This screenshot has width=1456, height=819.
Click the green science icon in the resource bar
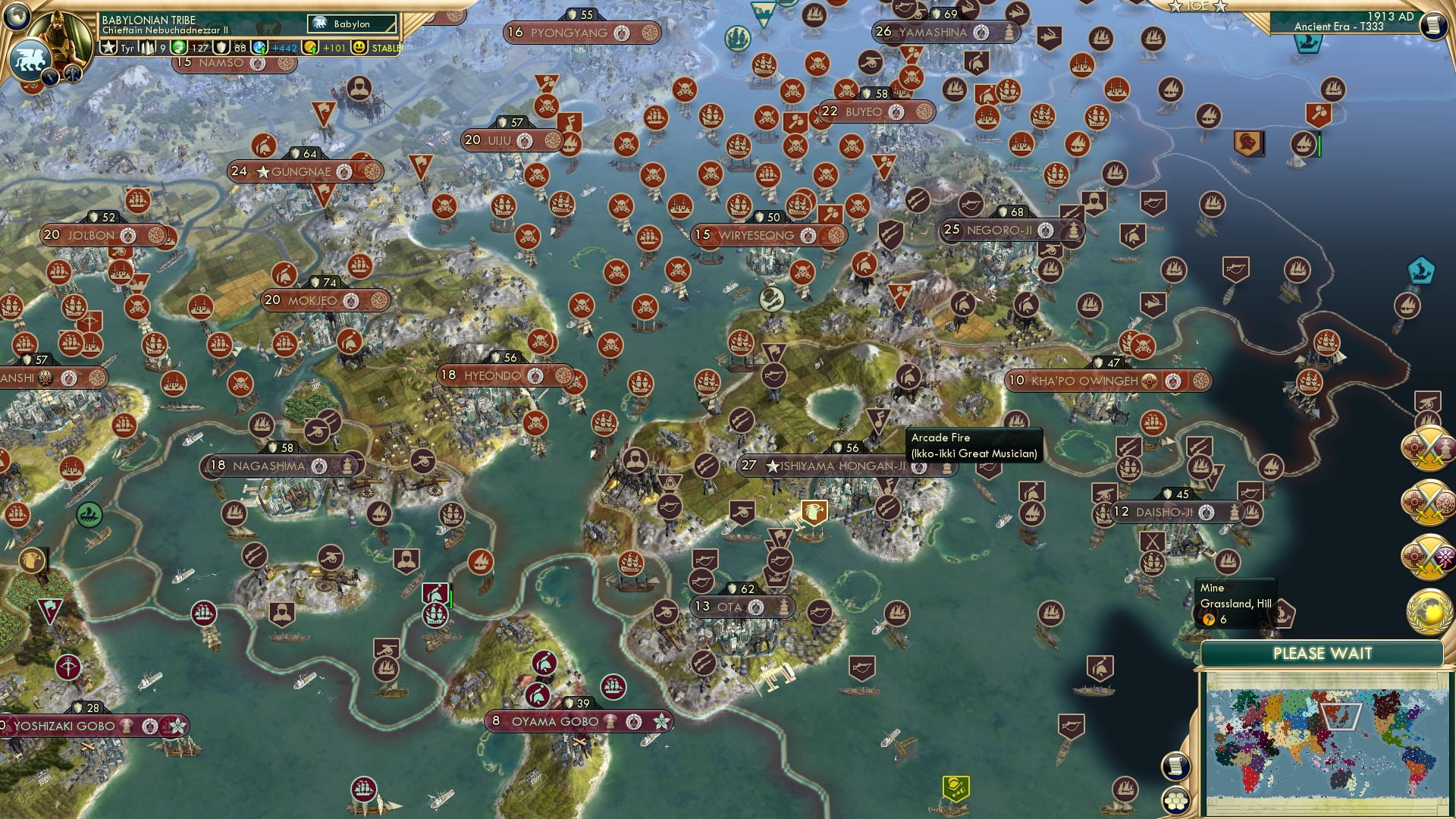point(178,49)
